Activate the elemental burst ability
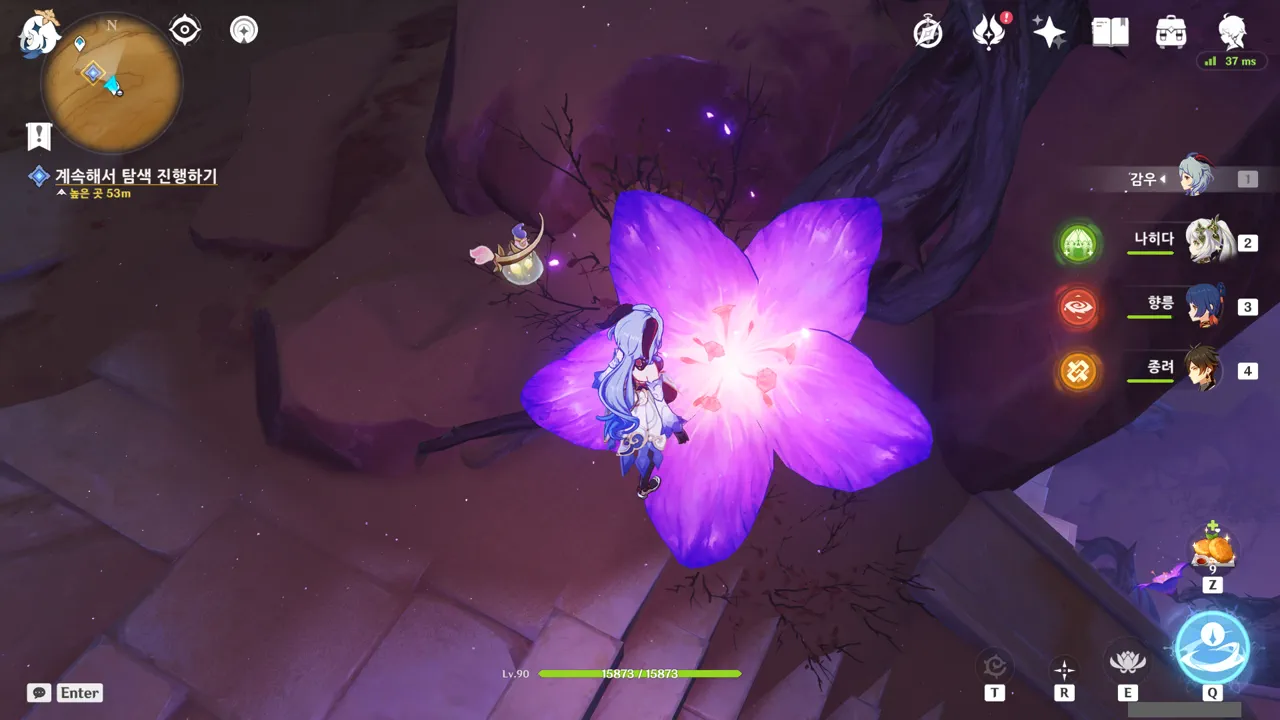1280x720 pixels. point(1212,647)
